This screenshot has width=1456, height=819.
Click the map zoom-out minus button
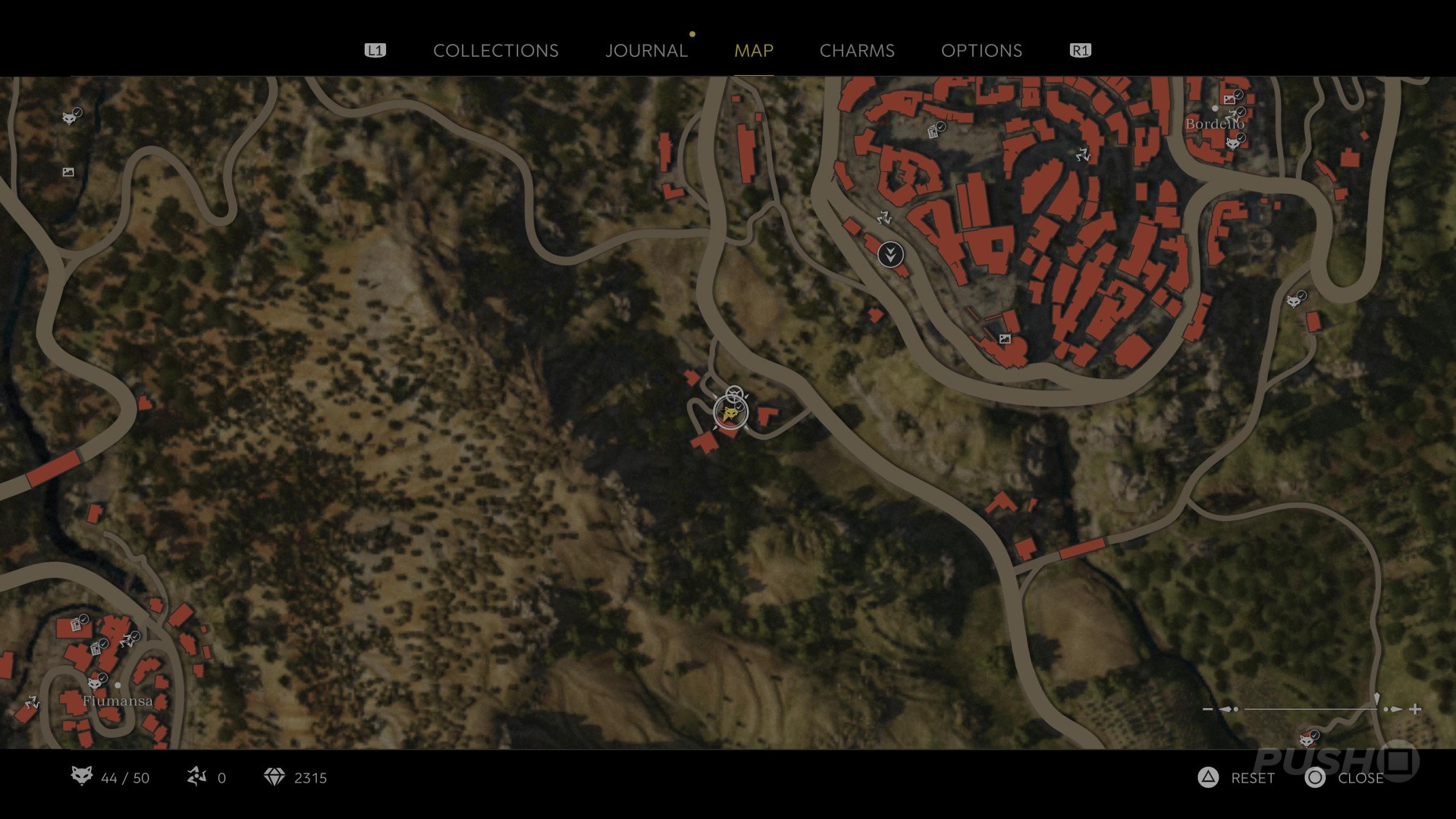click(x=1208, y=710)
